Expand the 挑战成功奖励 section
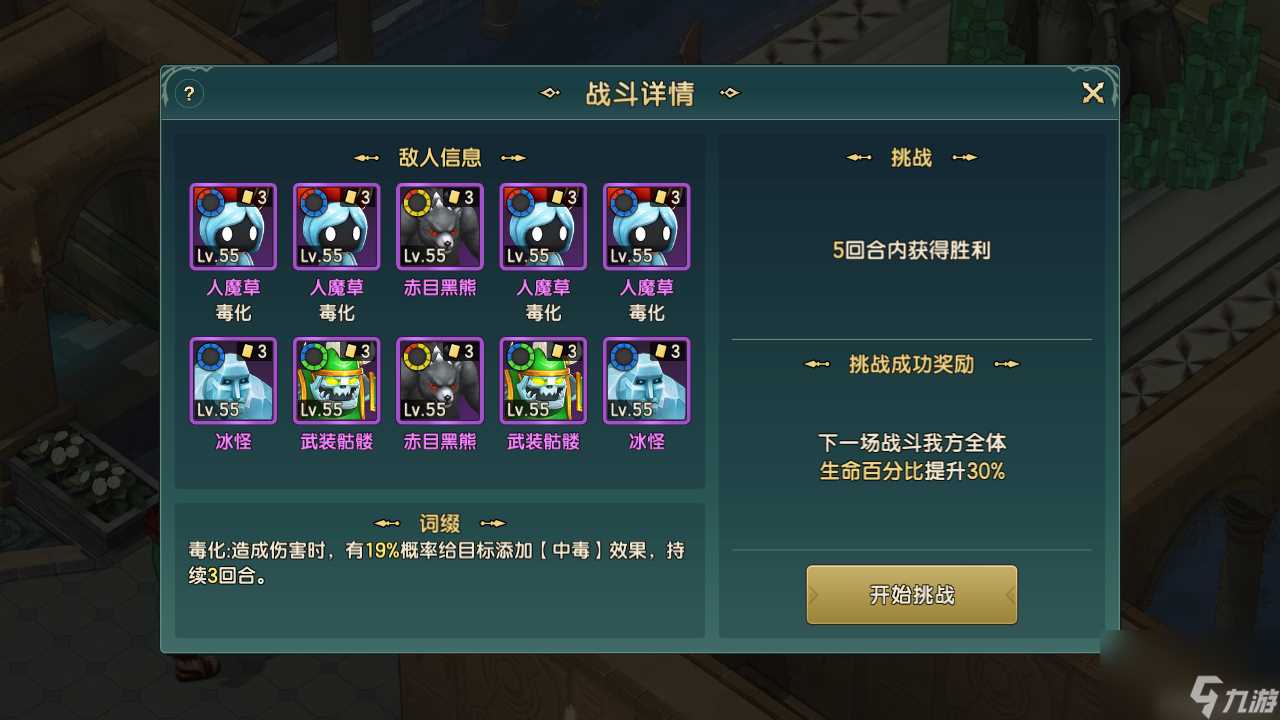The image size is (1280, 720). pos(911,365)
